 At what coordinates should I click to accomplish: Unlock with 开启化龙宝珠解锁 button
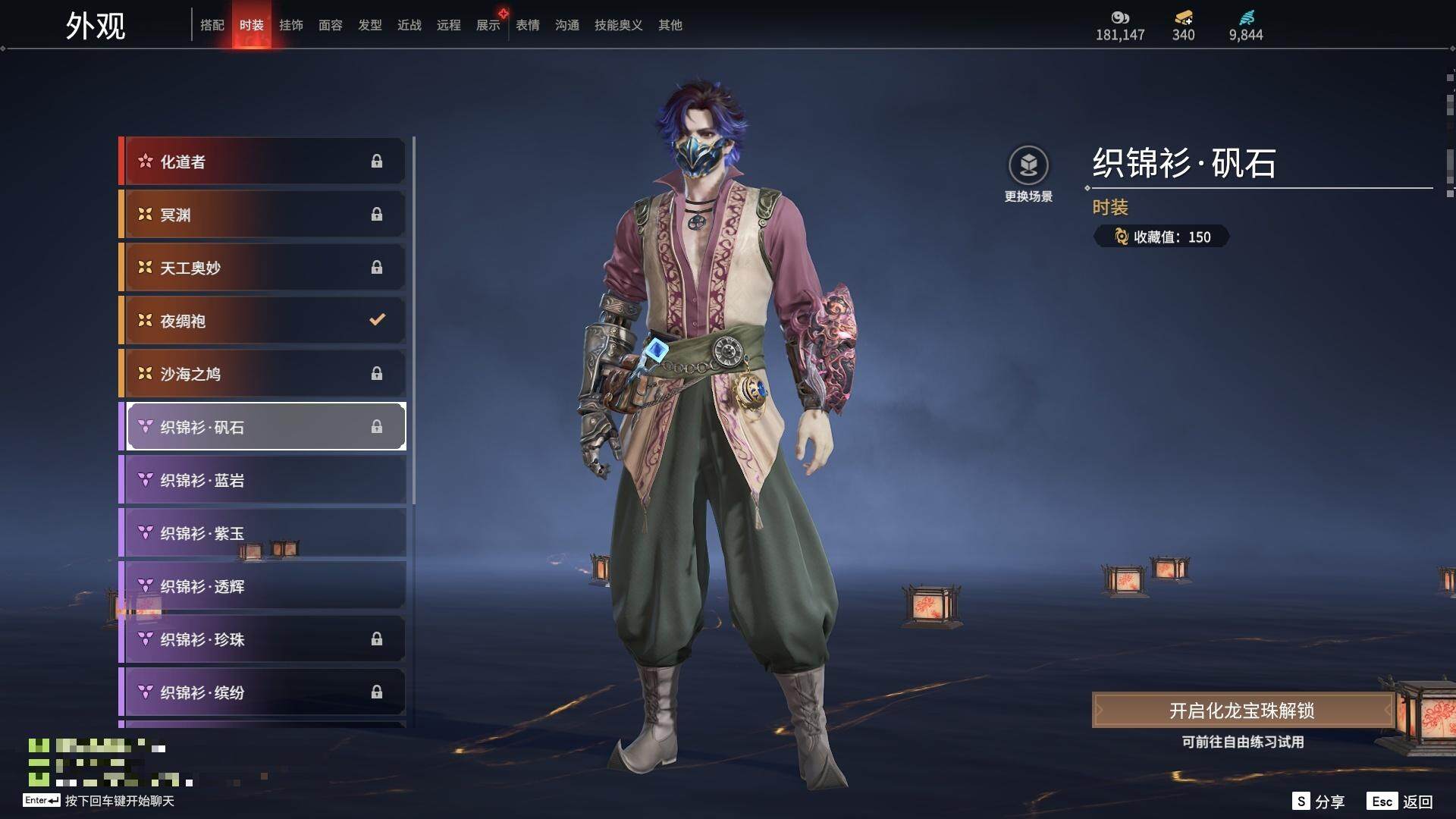[x=1241, y=711]
